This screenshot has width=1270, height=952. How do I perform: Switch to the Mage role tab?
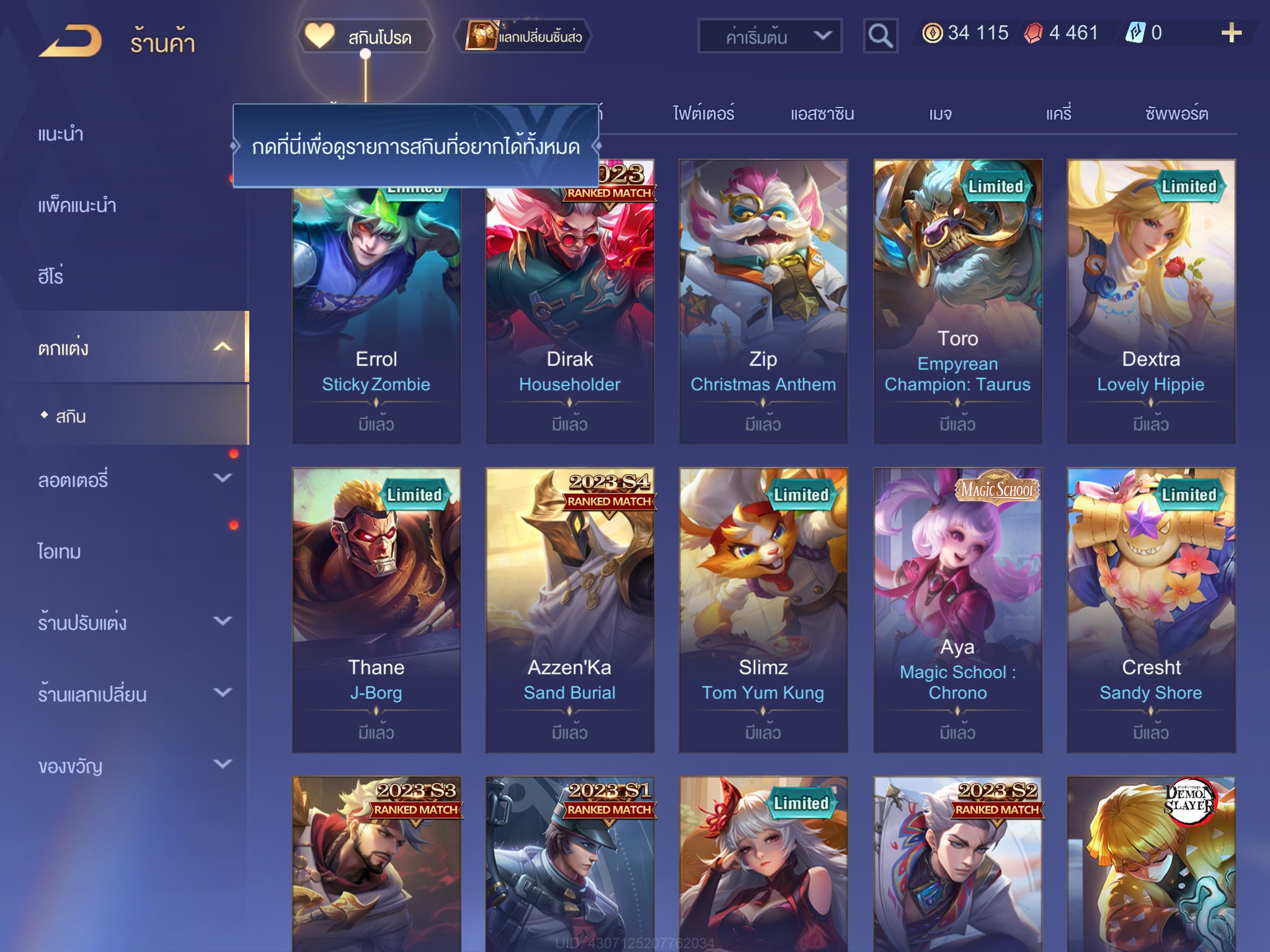pos(940,113)
